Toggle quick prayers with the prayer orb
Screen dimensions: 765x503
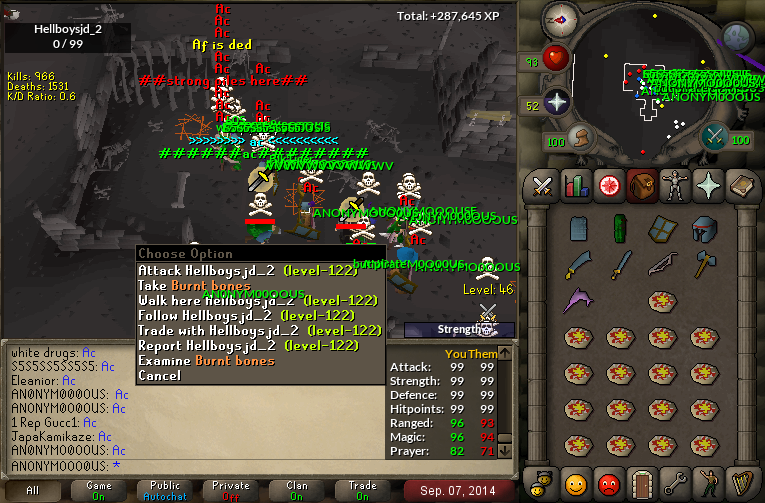tap(556, 102)
